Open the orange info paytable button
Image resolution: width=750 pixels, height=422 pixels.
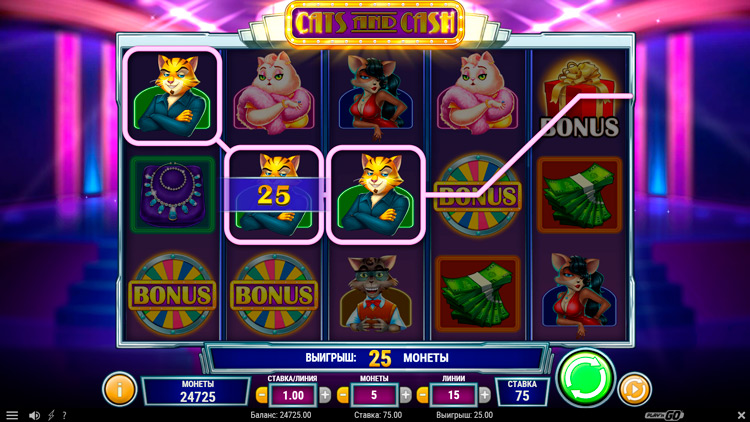pyautogui.click(x=119, y=388)
